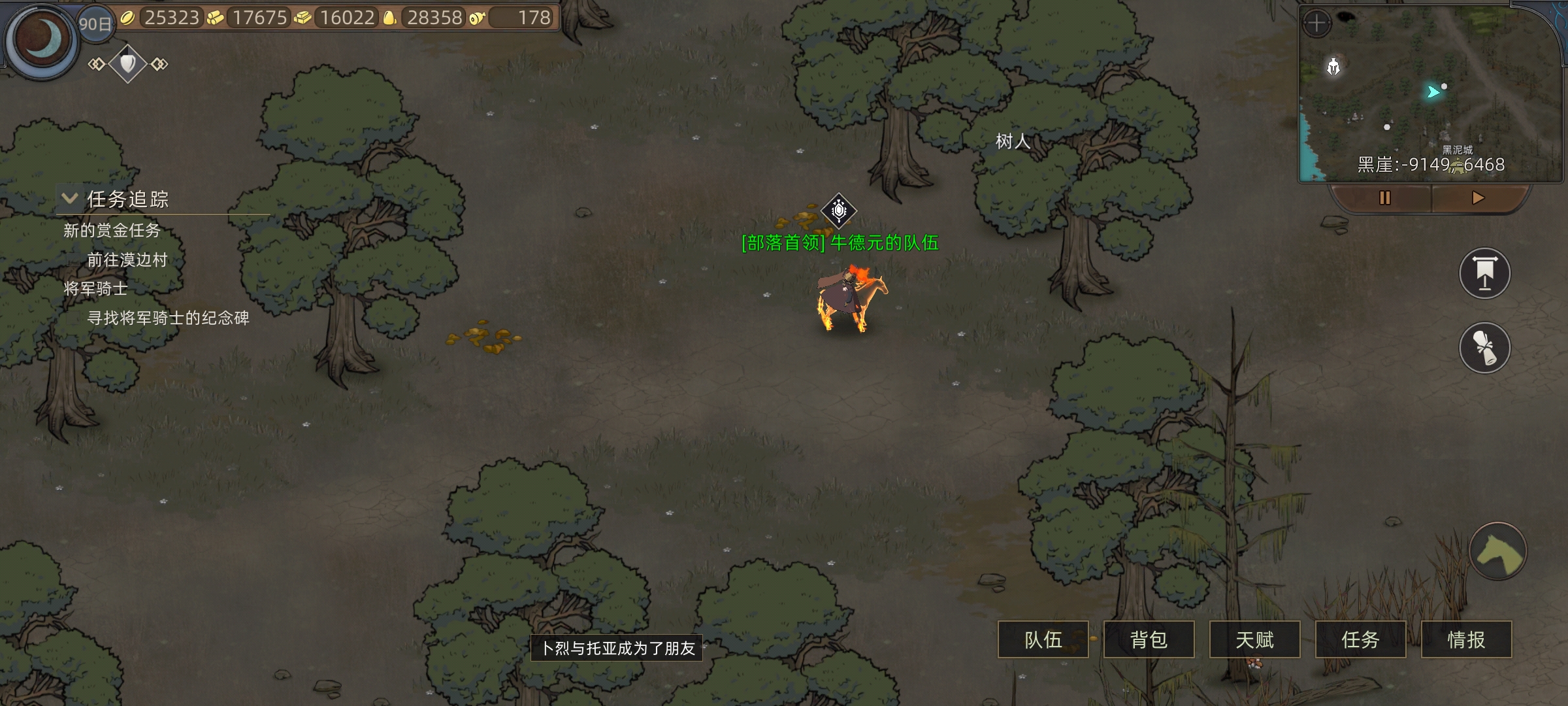Click the shield diamond formation icon
Viewport: 1568px width, 706px height.
click(128, 63)
